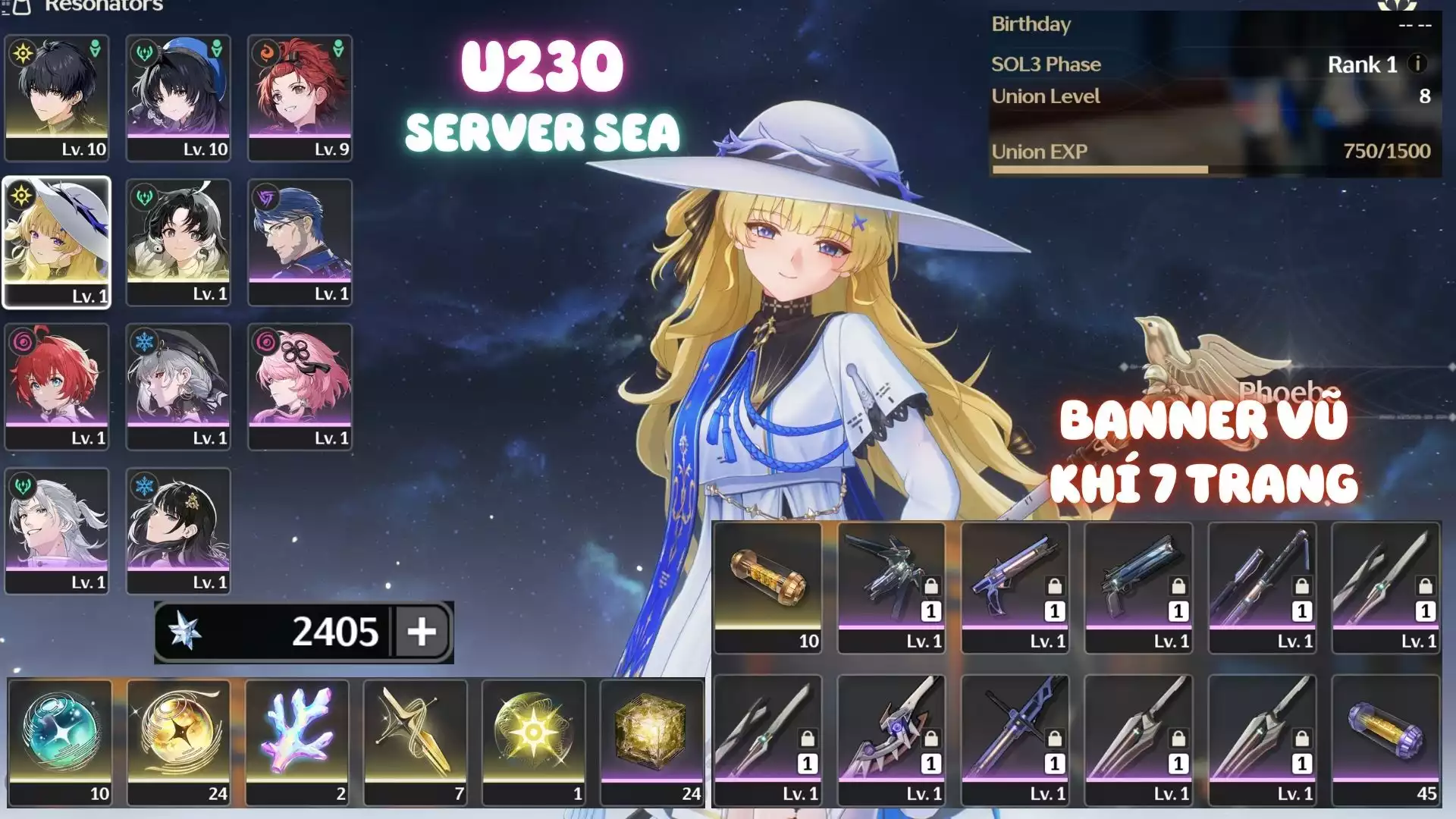Select the teal orb item with count 10

[x=60, y=741]
